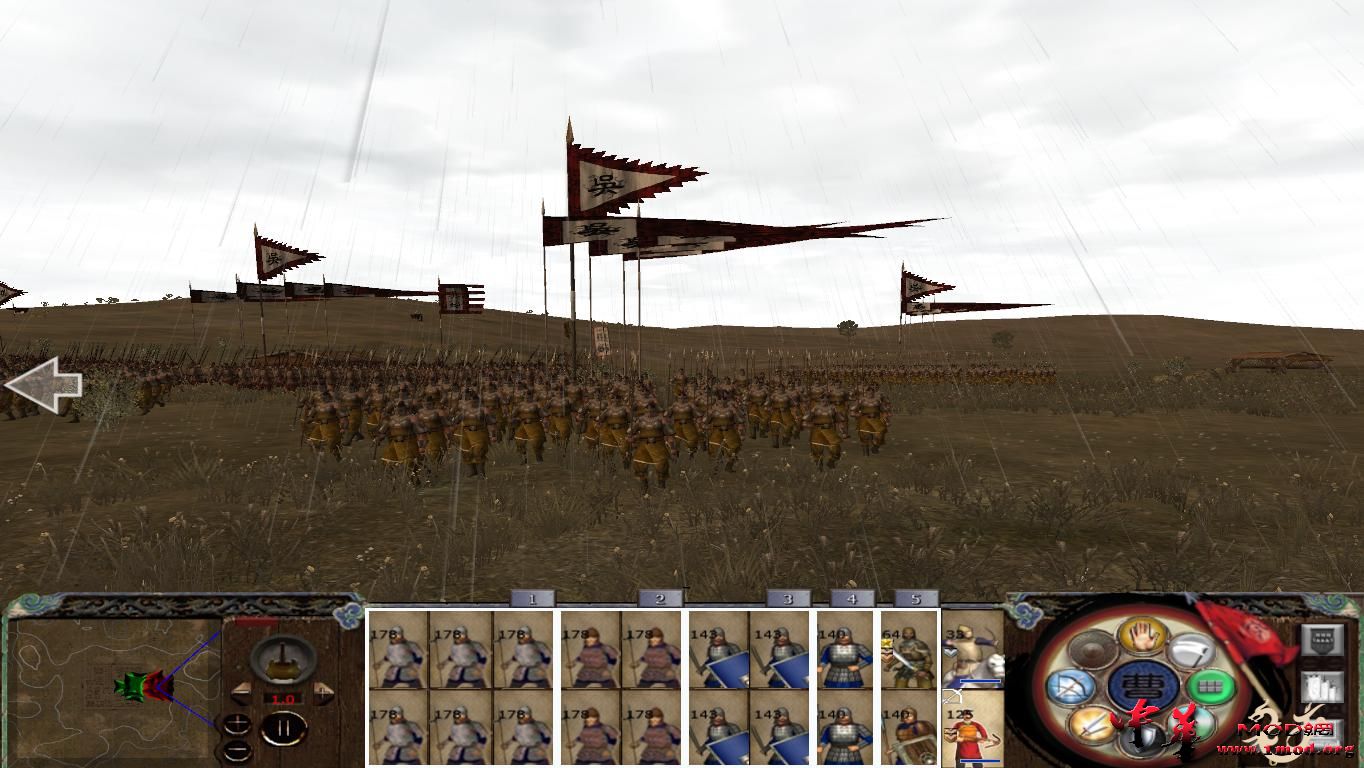Increase battle speed with the plus arrow
The image size is (1364, 768).
click(x=323, y=692)
